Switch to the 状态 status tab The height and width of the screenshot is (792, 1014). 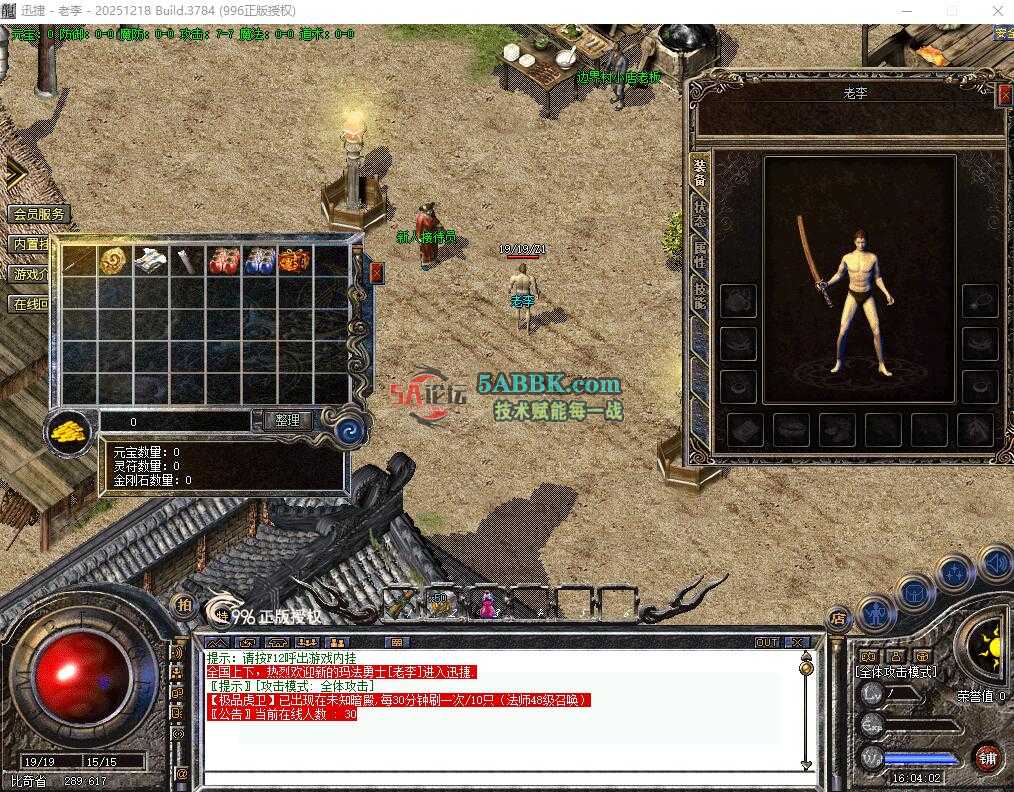(x=700, y=213)
